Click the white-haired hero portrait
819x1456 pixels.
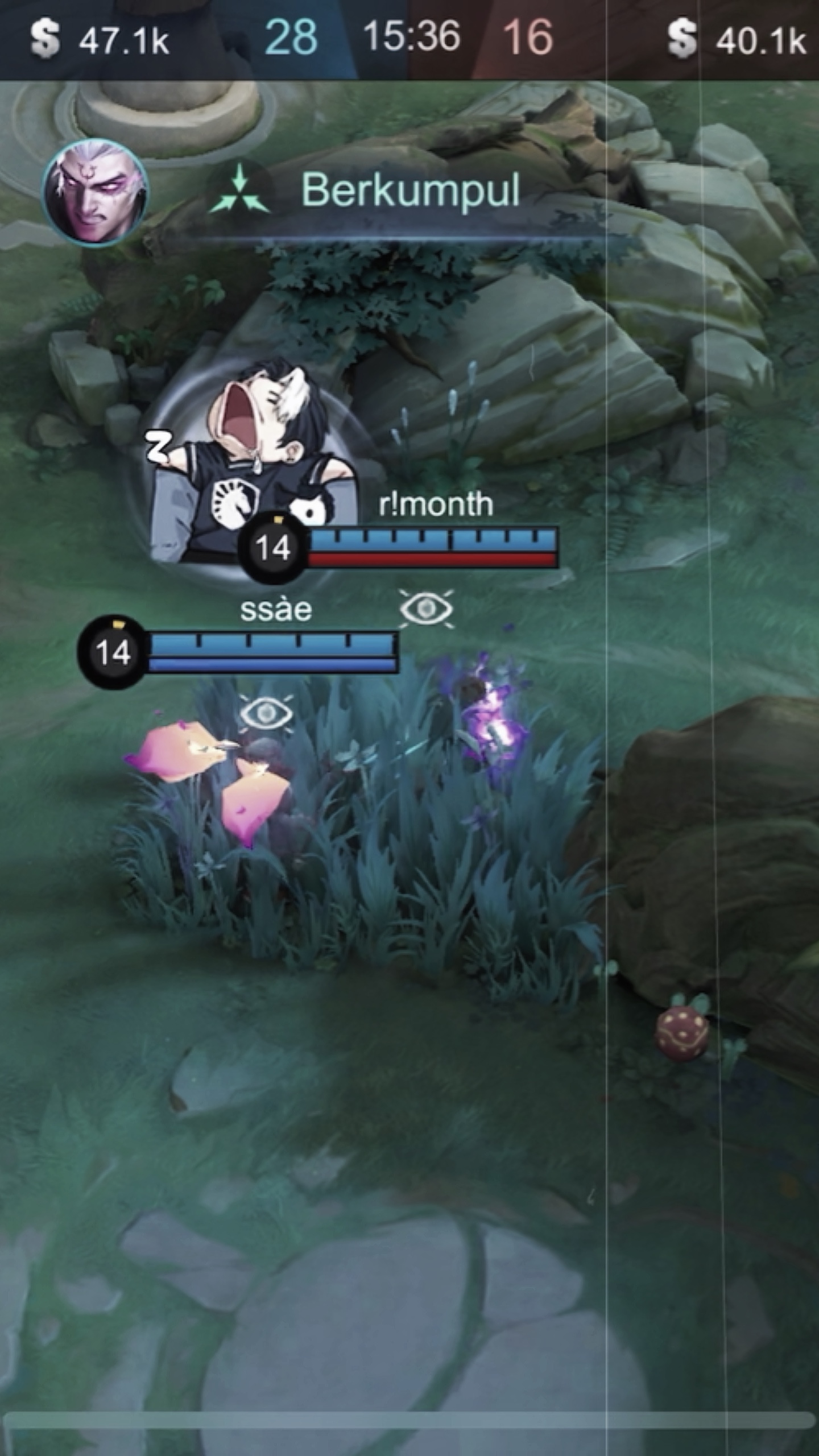click(x=96, y=192)
